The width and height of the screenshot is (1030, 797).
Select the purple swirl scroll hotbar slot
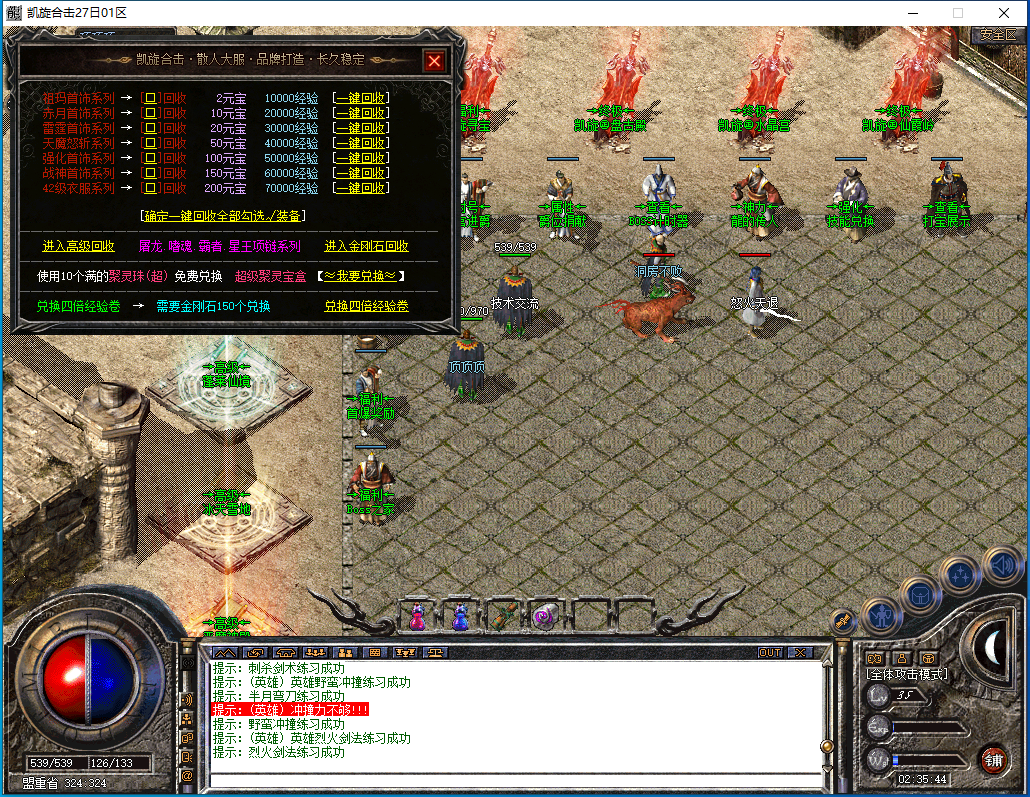coord(545,616)
